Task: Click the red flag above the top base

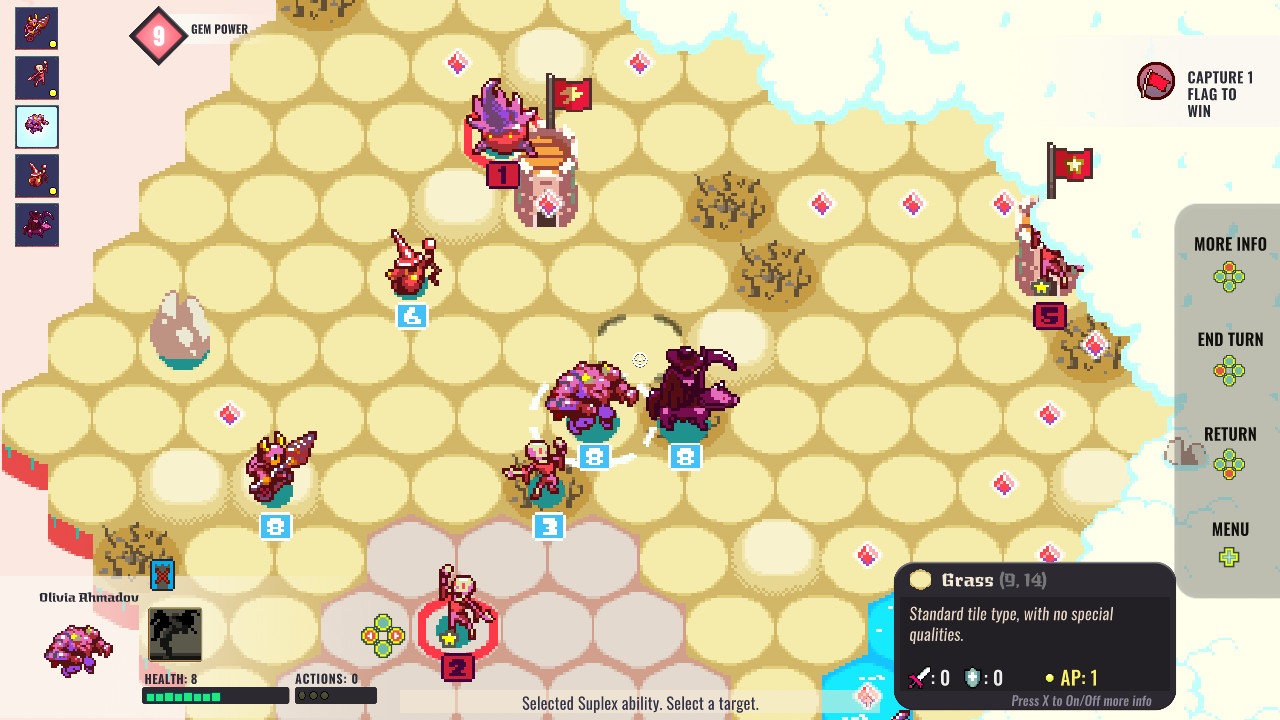Action: [573, 92]
